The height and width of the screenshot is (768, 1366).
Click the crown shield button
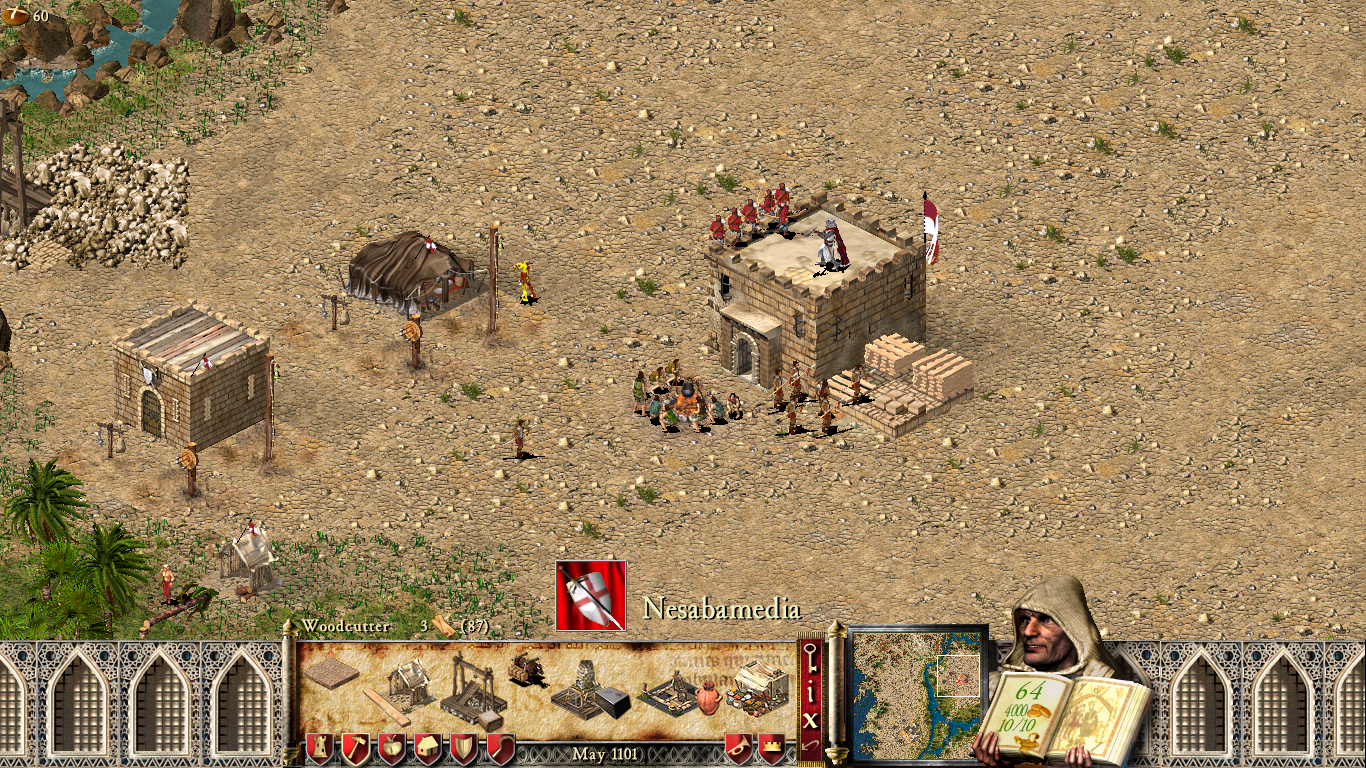772,748
